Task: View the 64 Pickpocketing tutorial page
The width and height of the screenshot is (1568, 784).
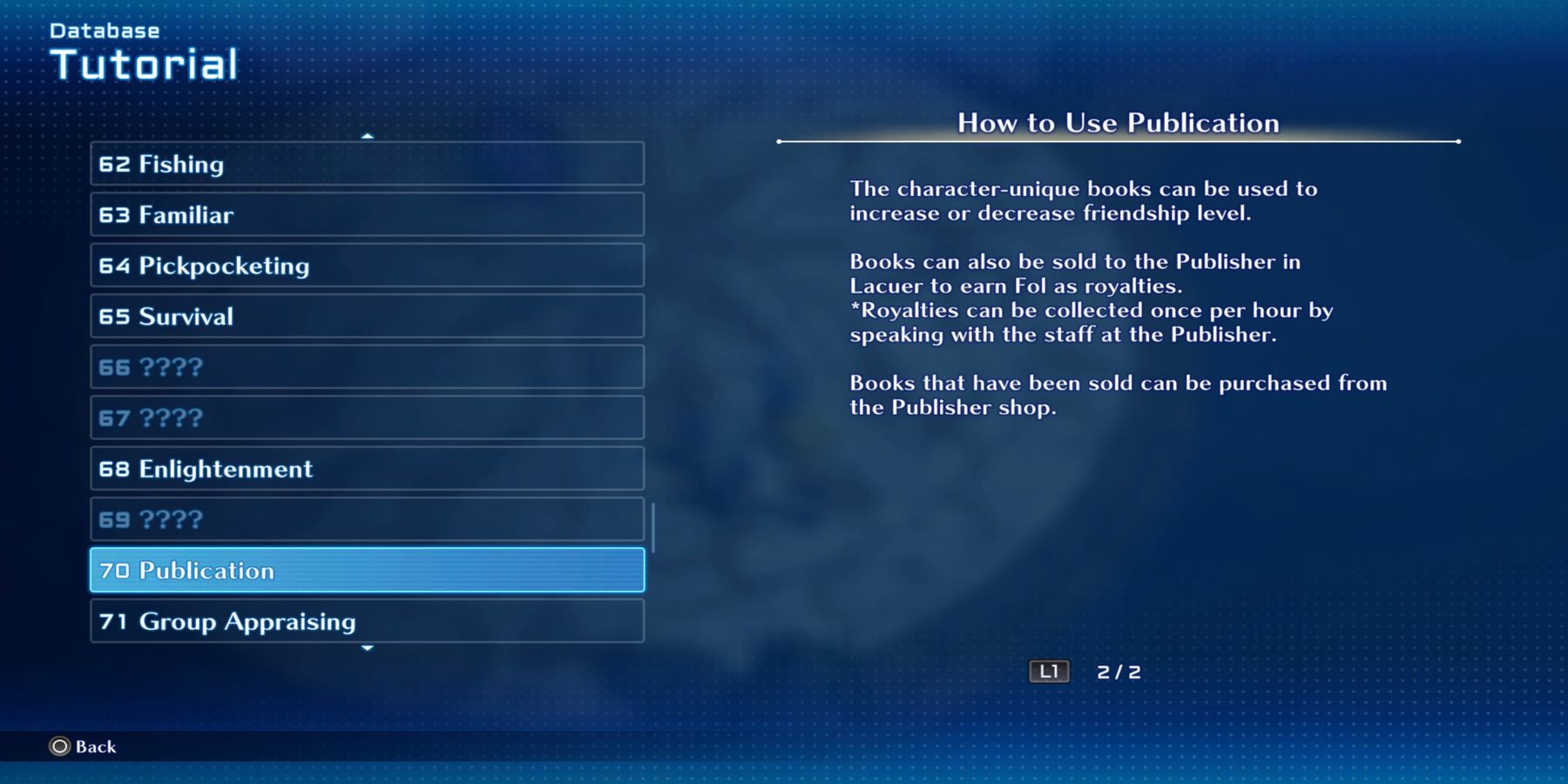Action: click(366, 266)
